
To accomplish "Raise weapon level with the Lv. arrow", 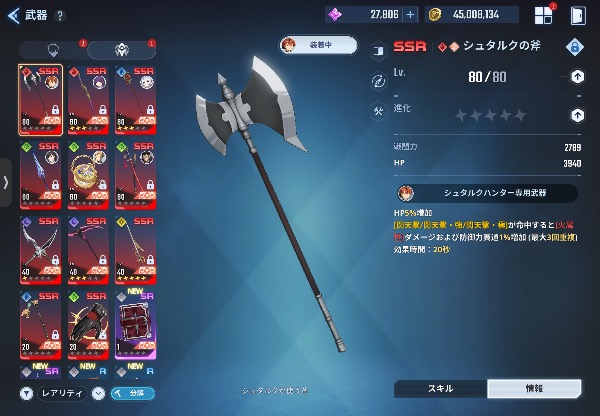I will [x=577, y=76].
